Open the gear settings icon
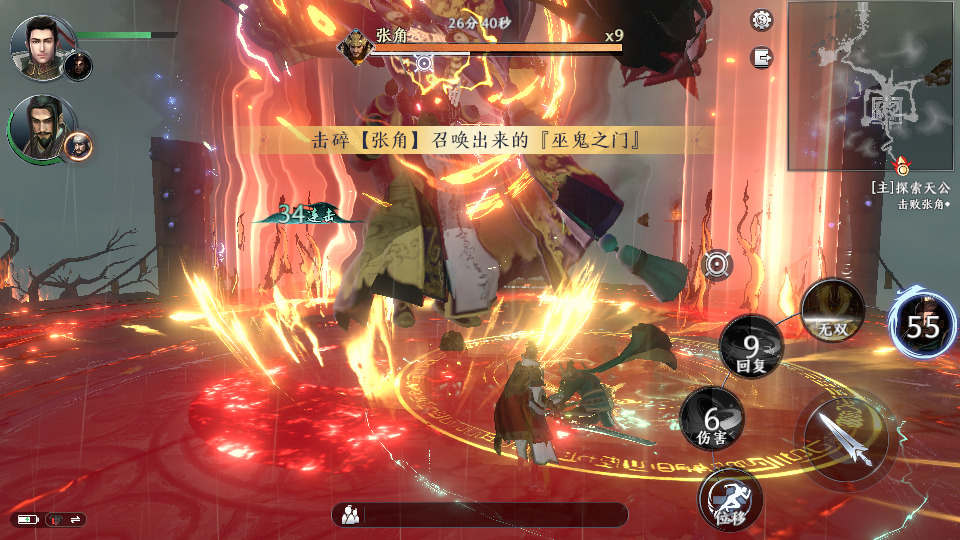 [763, 20]
